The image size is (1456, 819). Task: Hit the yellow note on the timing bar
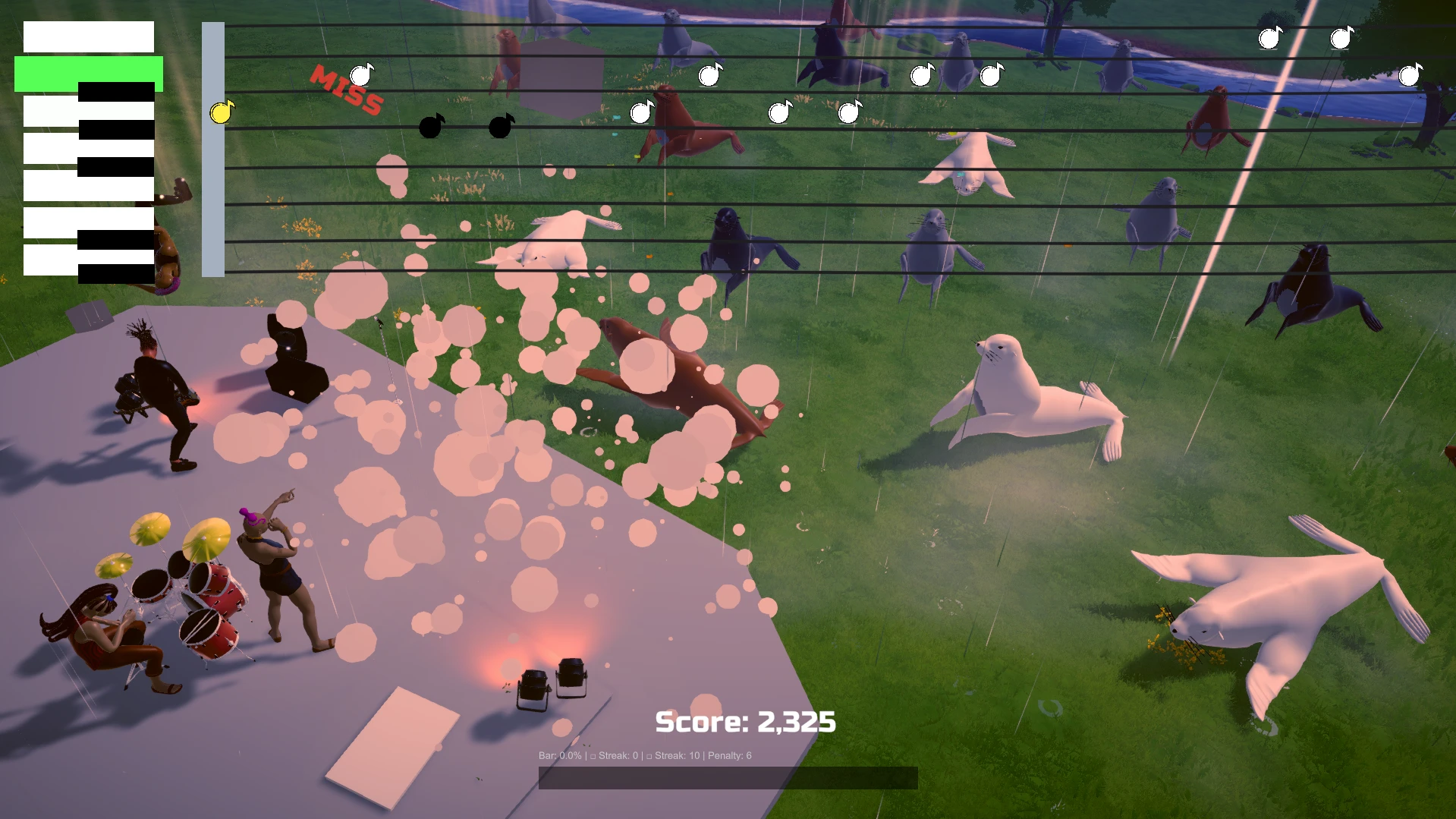click(221, 113)
